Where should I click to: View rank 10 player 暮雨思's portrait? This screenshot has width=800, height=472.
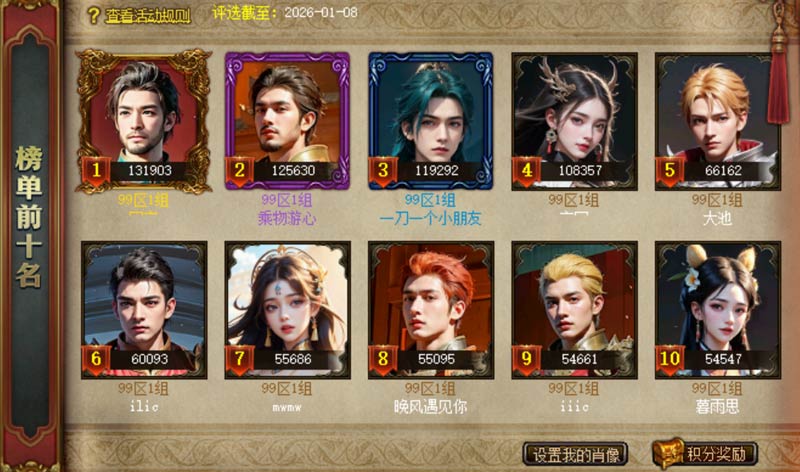click(718, 307)
